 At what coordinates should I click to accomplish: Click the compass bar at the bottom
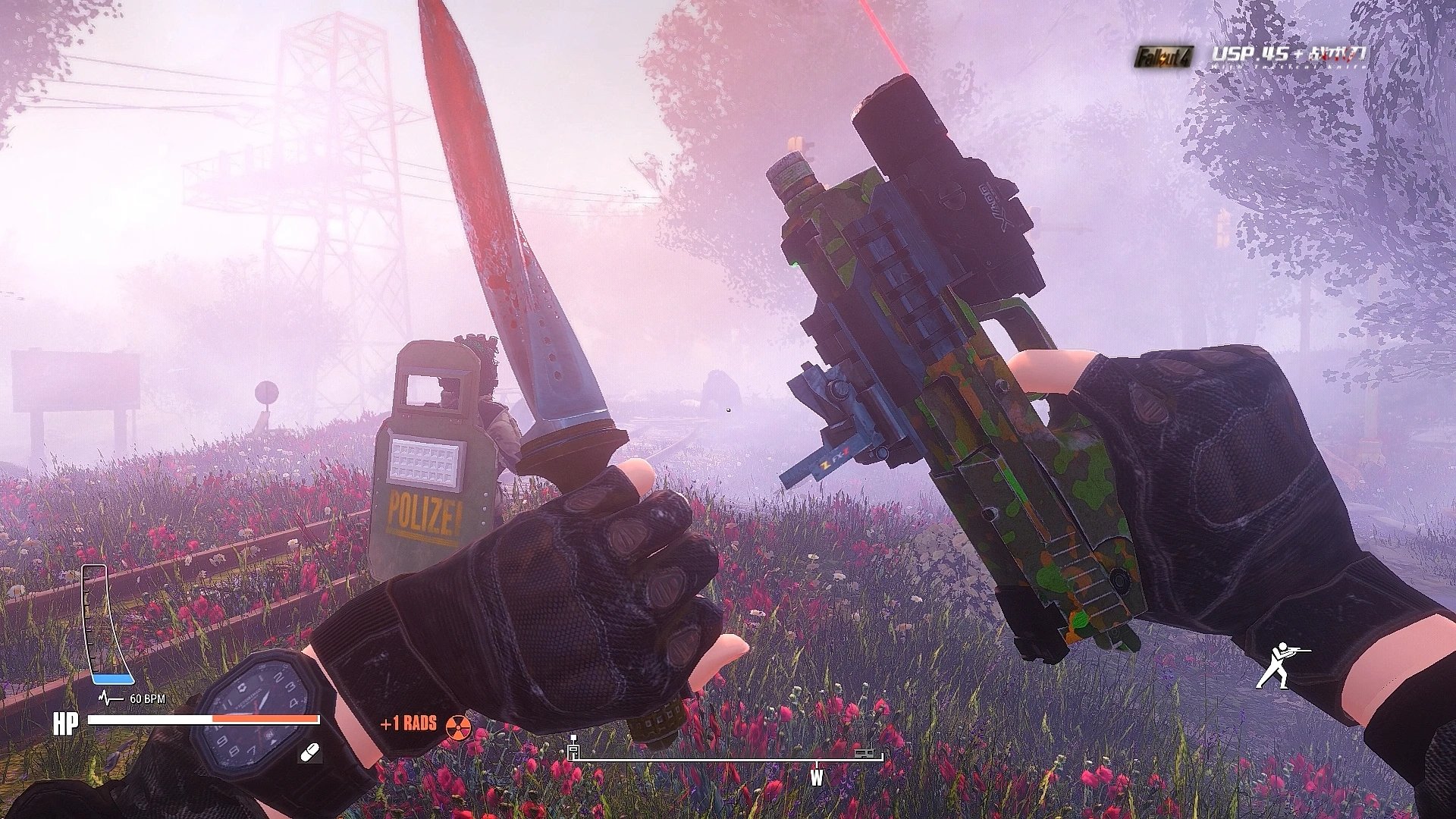[x=726, y=759]
